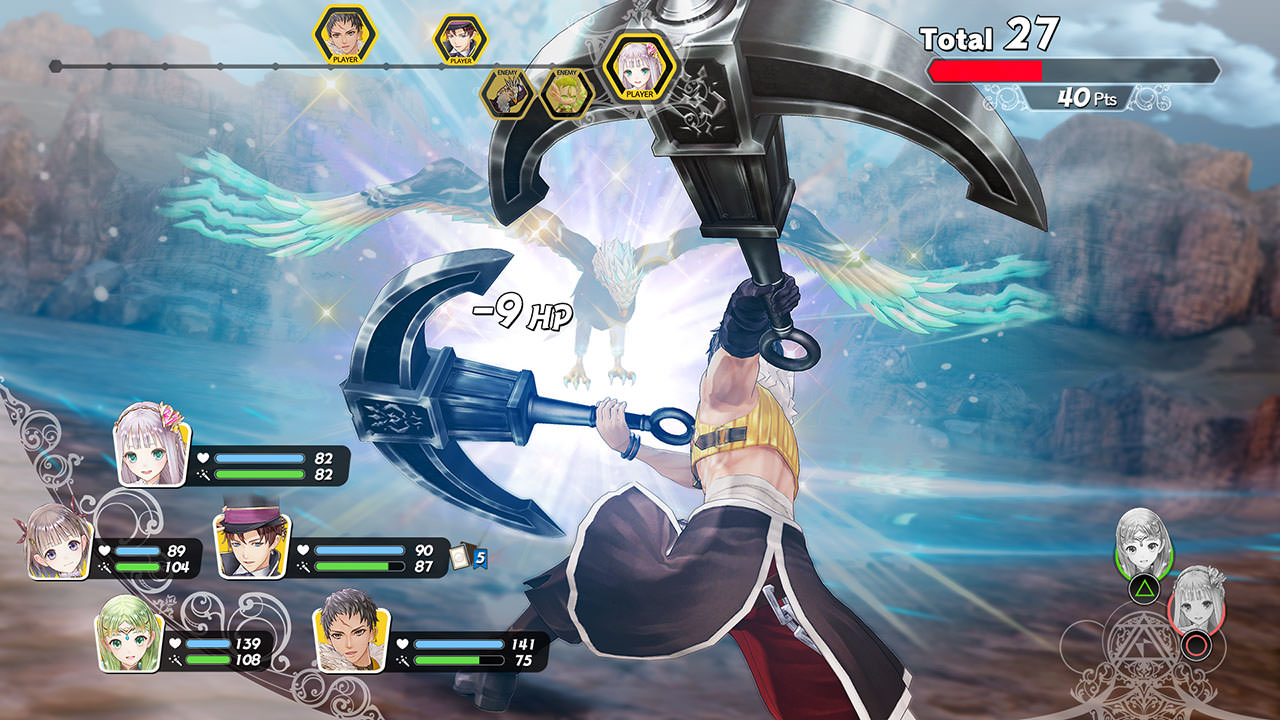Viewport: 1280px width, 720px height.
Task: Click the active silver-haired player turn marker
Action: (x=639, y=67)
